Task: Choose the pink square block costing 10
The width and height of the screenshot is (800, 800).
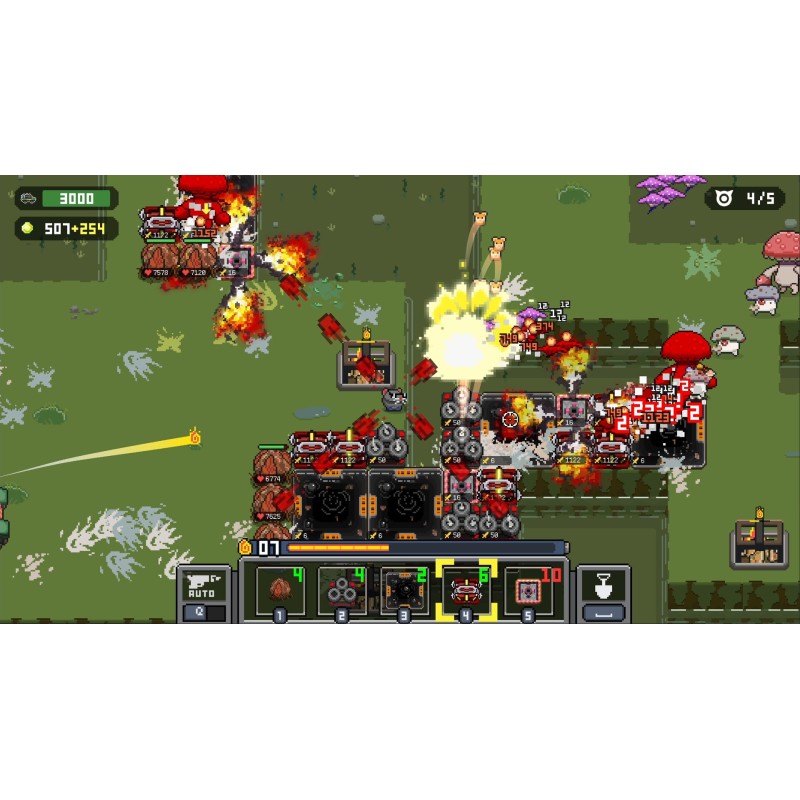Action: [x=528, y=590]
